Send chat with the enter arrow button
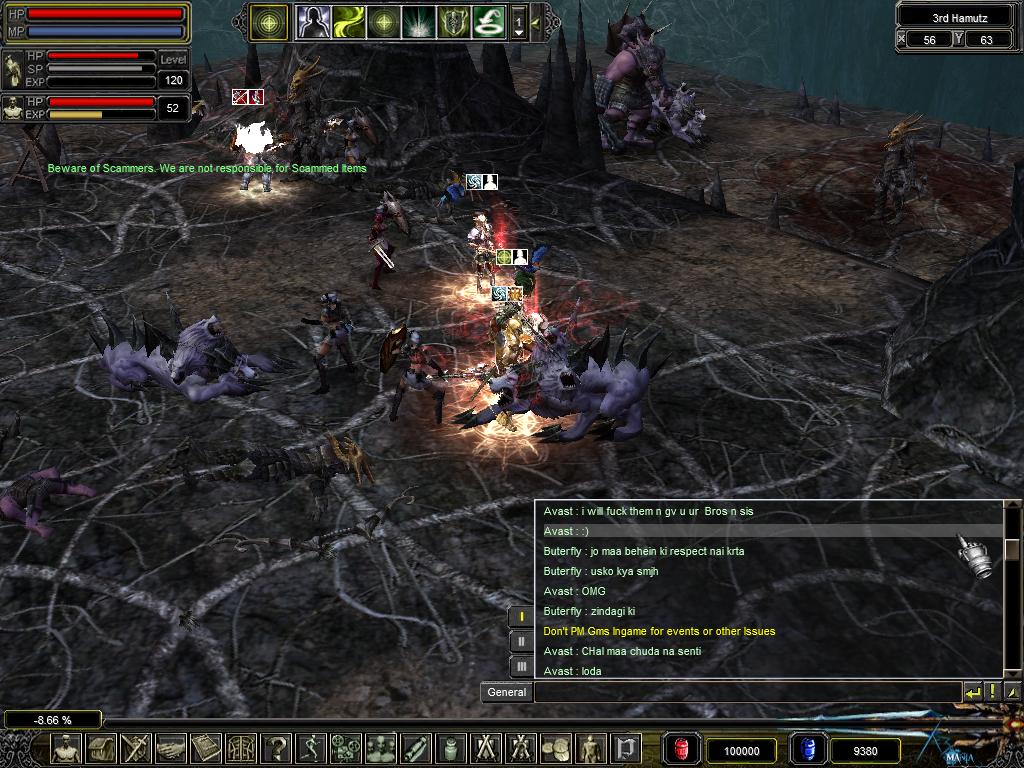This screenshot has height=768, width=1024. pyautogui.click(x=972, y=692)
